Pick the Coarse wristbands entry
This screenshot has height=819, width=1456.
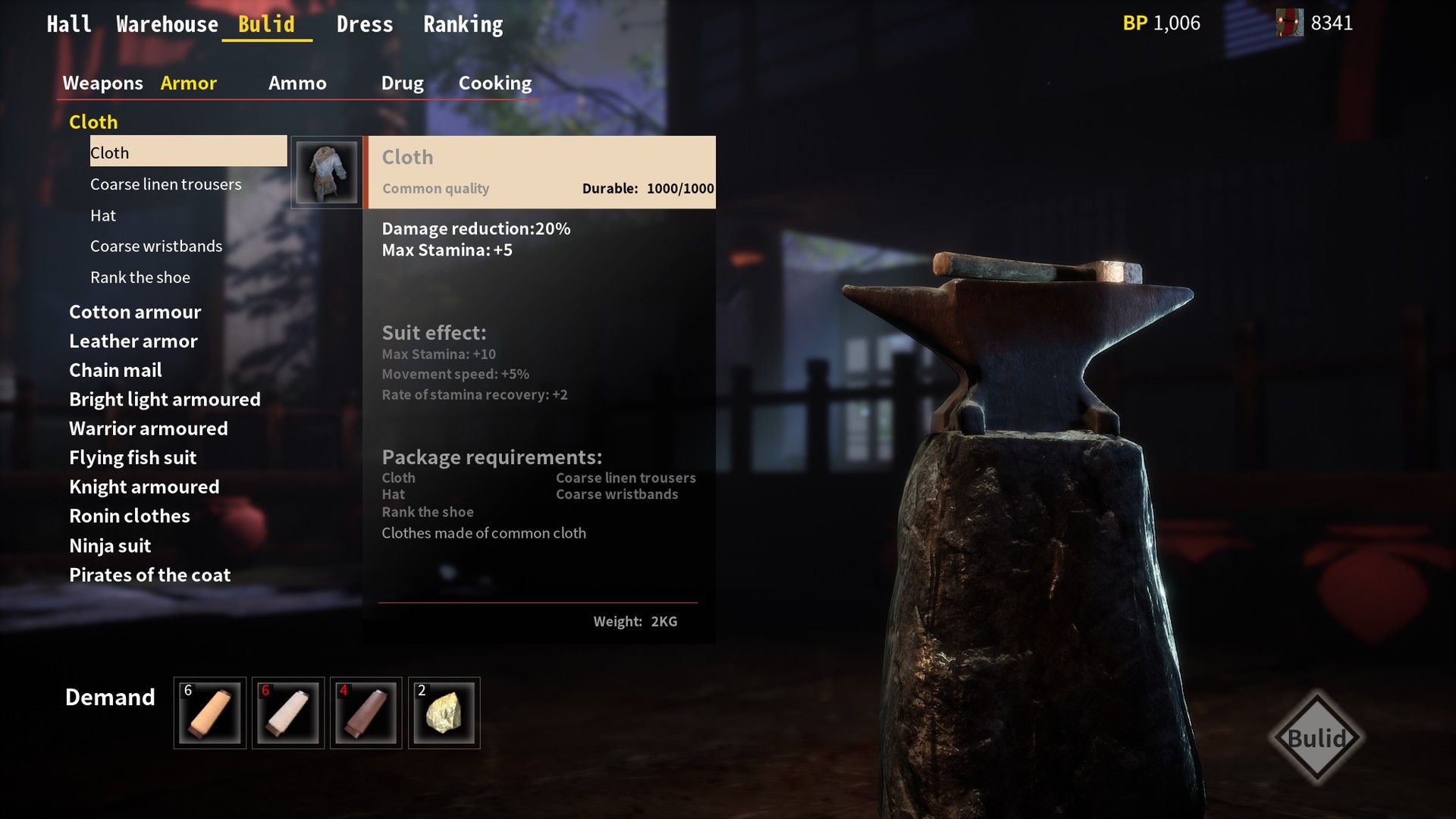point(156,246)
